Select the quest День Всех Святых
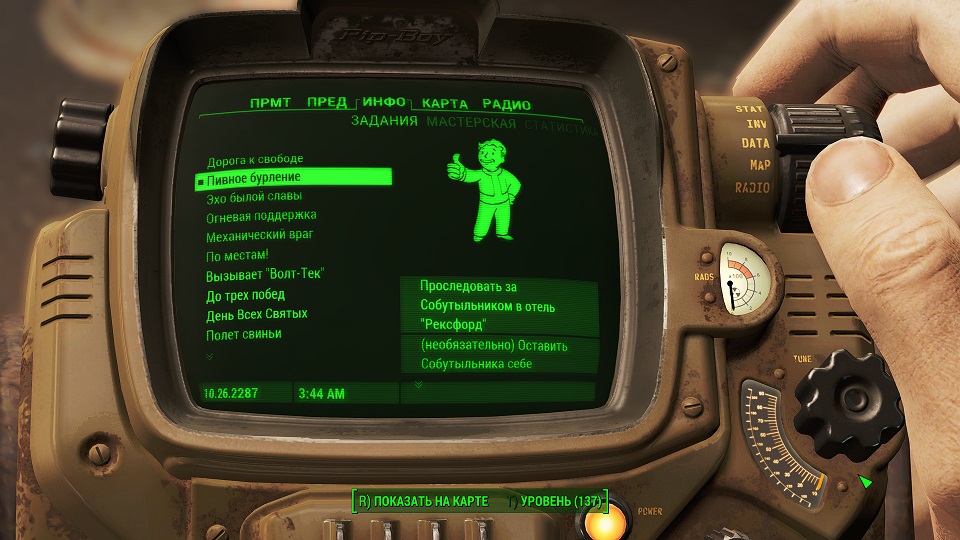Screen dimensions: 960x540 (x=256, y=314)
